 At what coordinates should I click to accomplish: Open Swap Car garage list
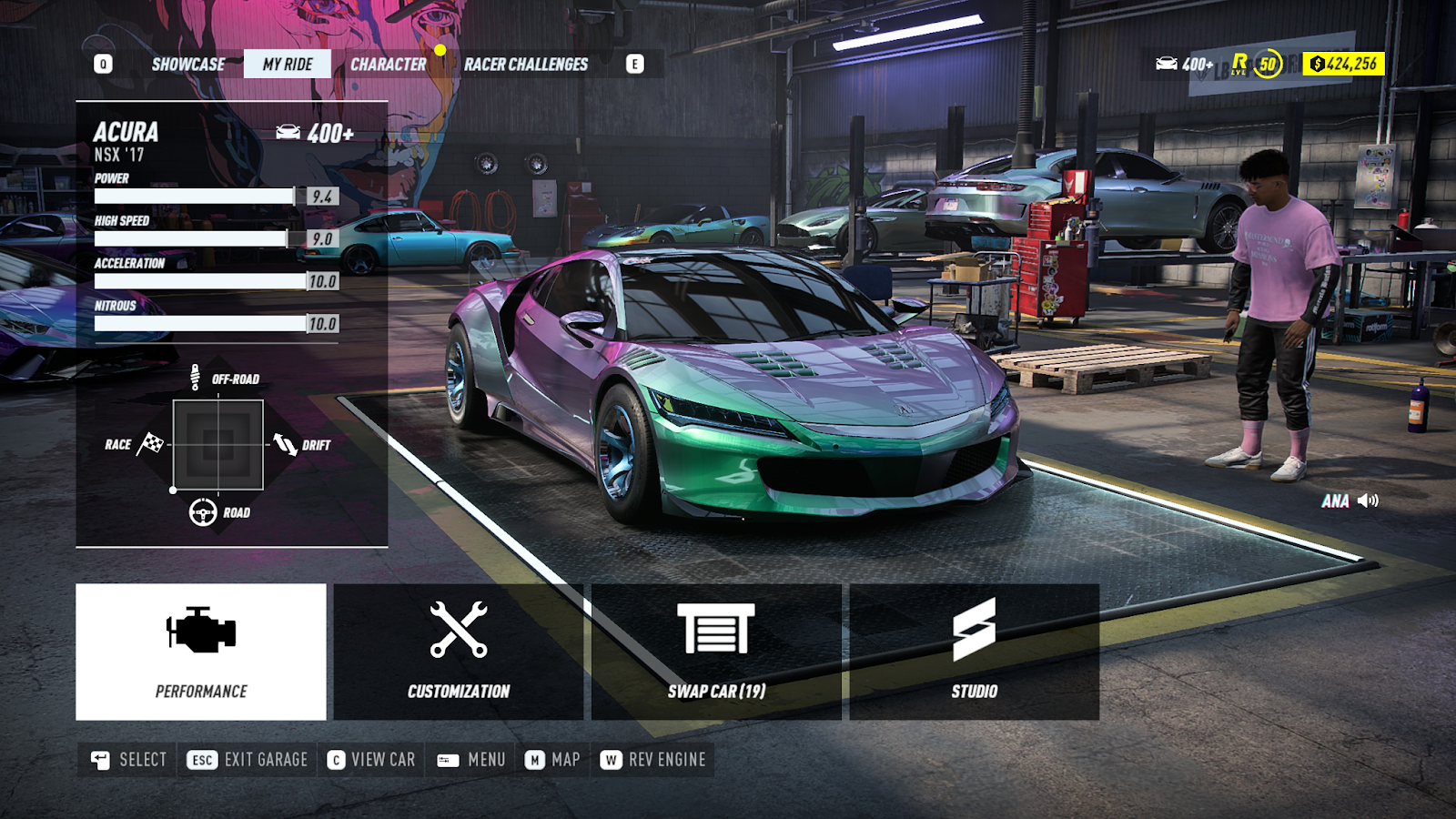(716, 652)
